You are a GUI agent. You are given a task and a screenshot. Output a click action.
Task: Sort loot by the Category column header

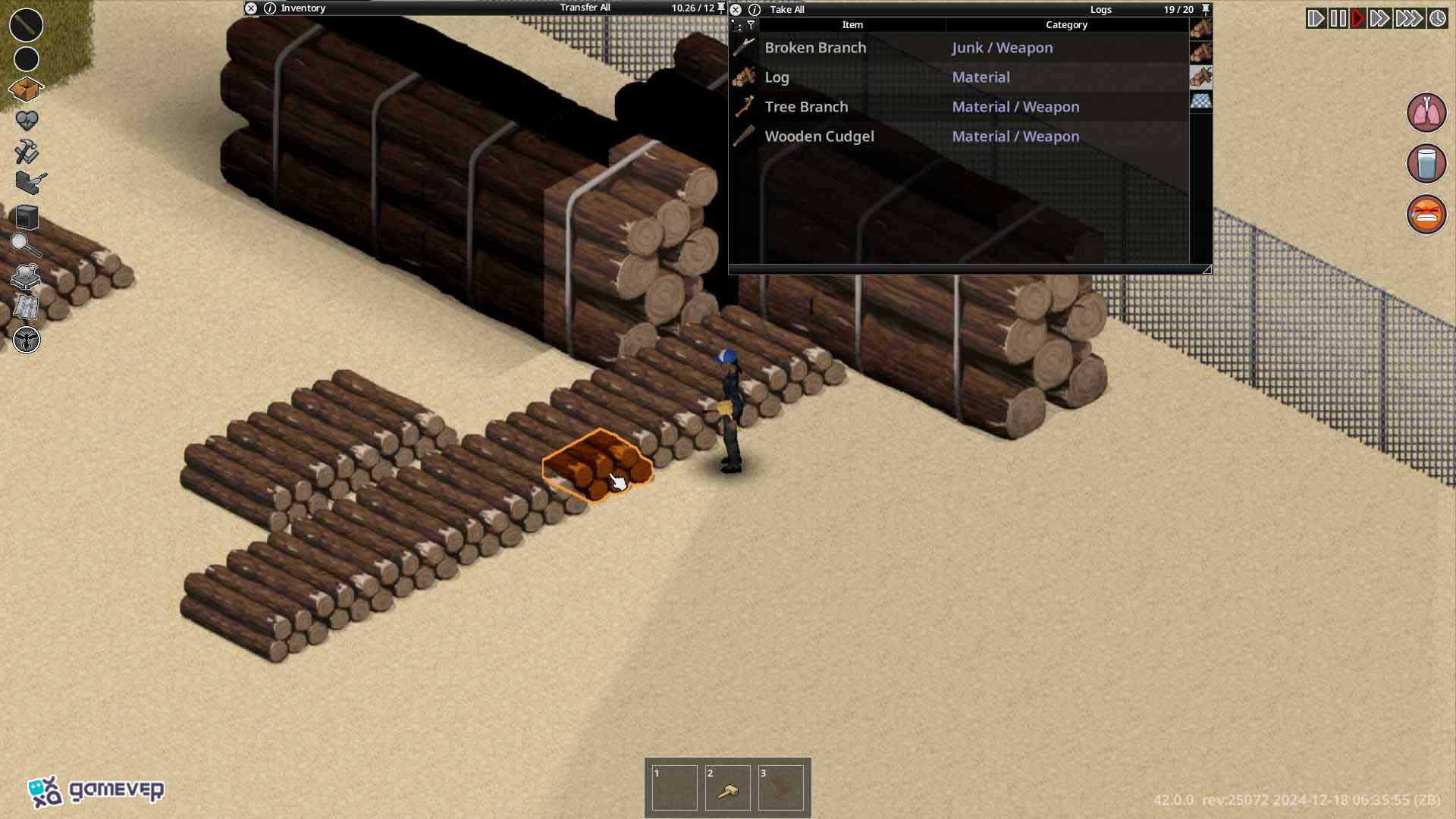coord(1066,25)
